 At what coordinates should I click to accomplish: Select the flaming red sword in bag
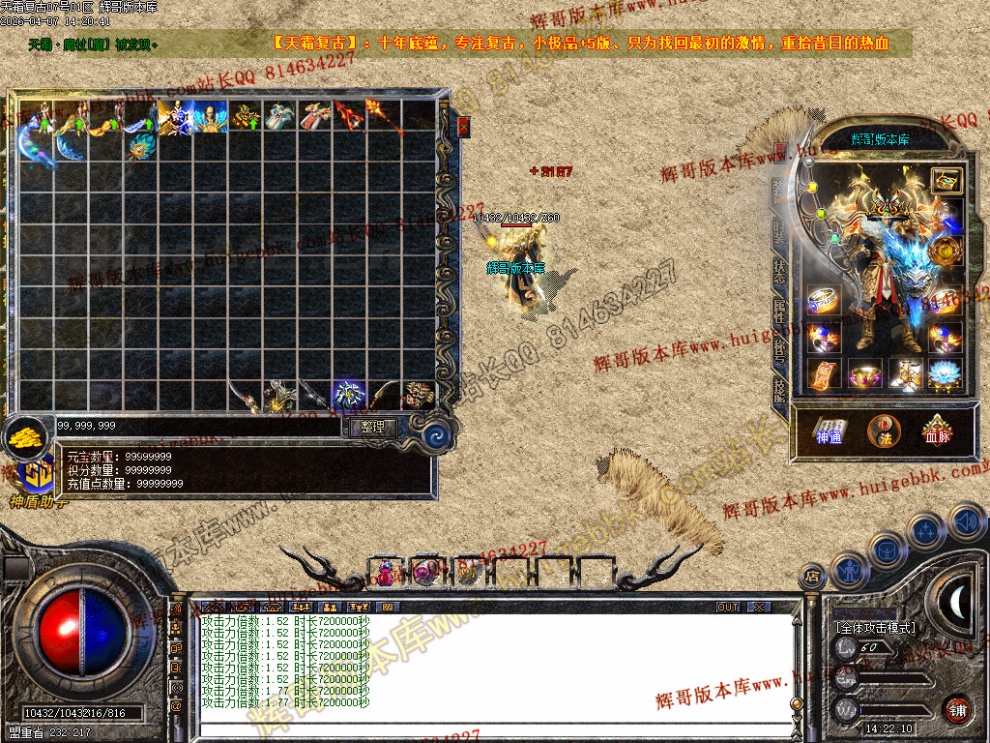349,116
